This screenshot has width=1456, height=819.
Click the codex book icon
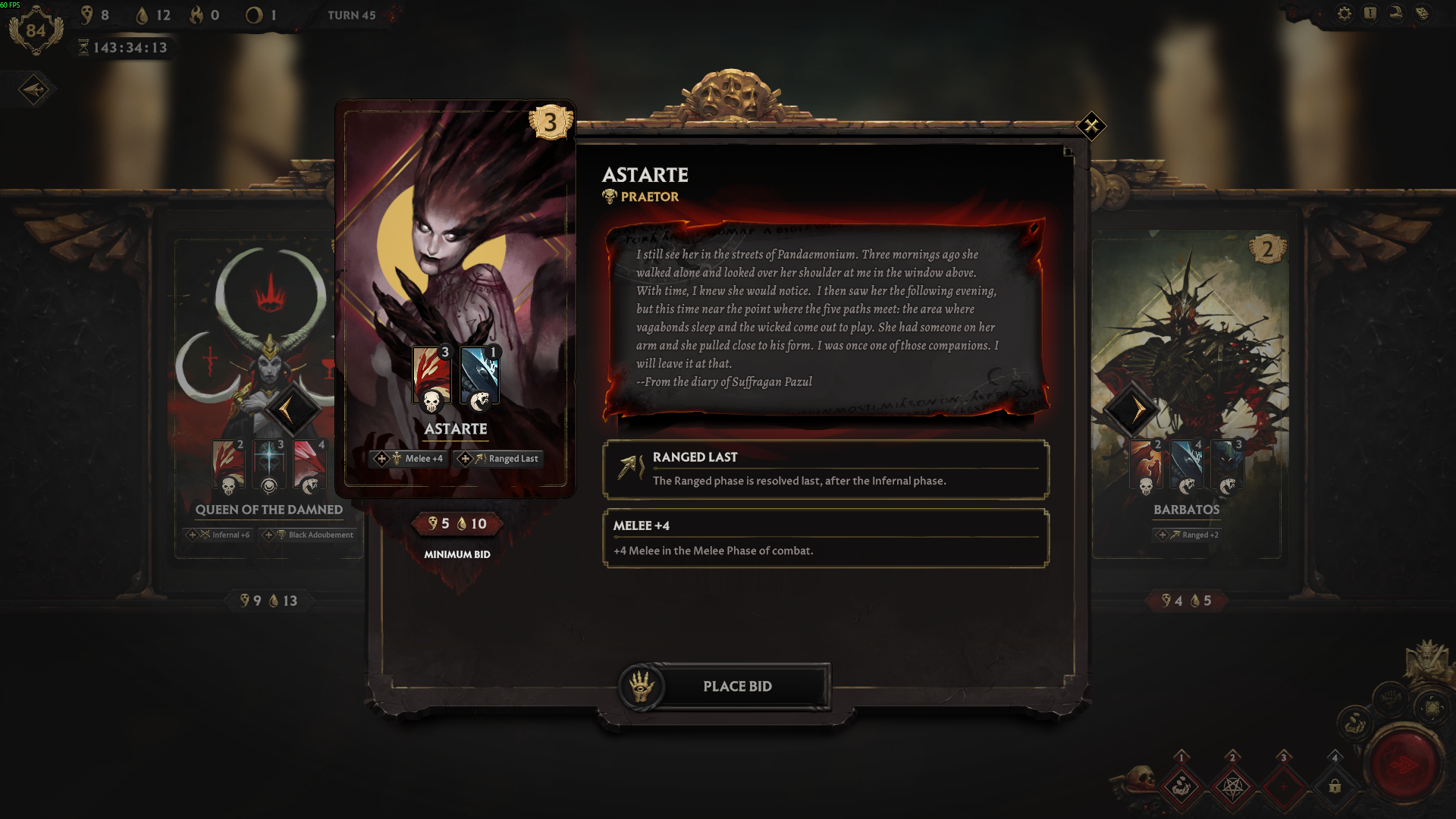click(x=1422, y=14)
